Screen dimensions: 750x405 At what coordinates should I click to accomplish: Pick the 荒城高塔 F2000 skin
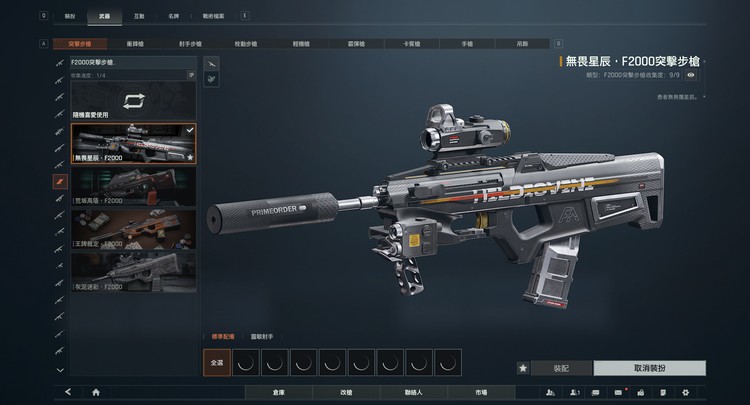point(134,186)
